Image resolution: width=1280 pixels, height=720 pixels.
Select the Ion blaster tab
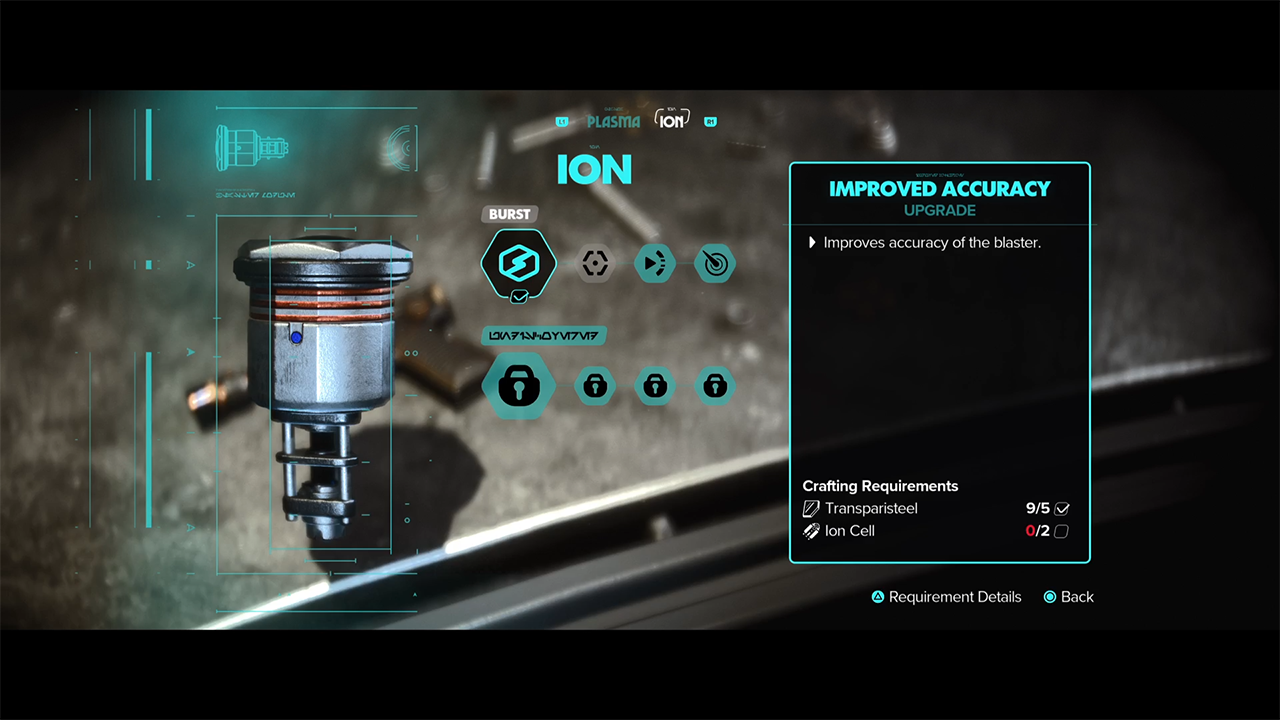pos(672,121)
